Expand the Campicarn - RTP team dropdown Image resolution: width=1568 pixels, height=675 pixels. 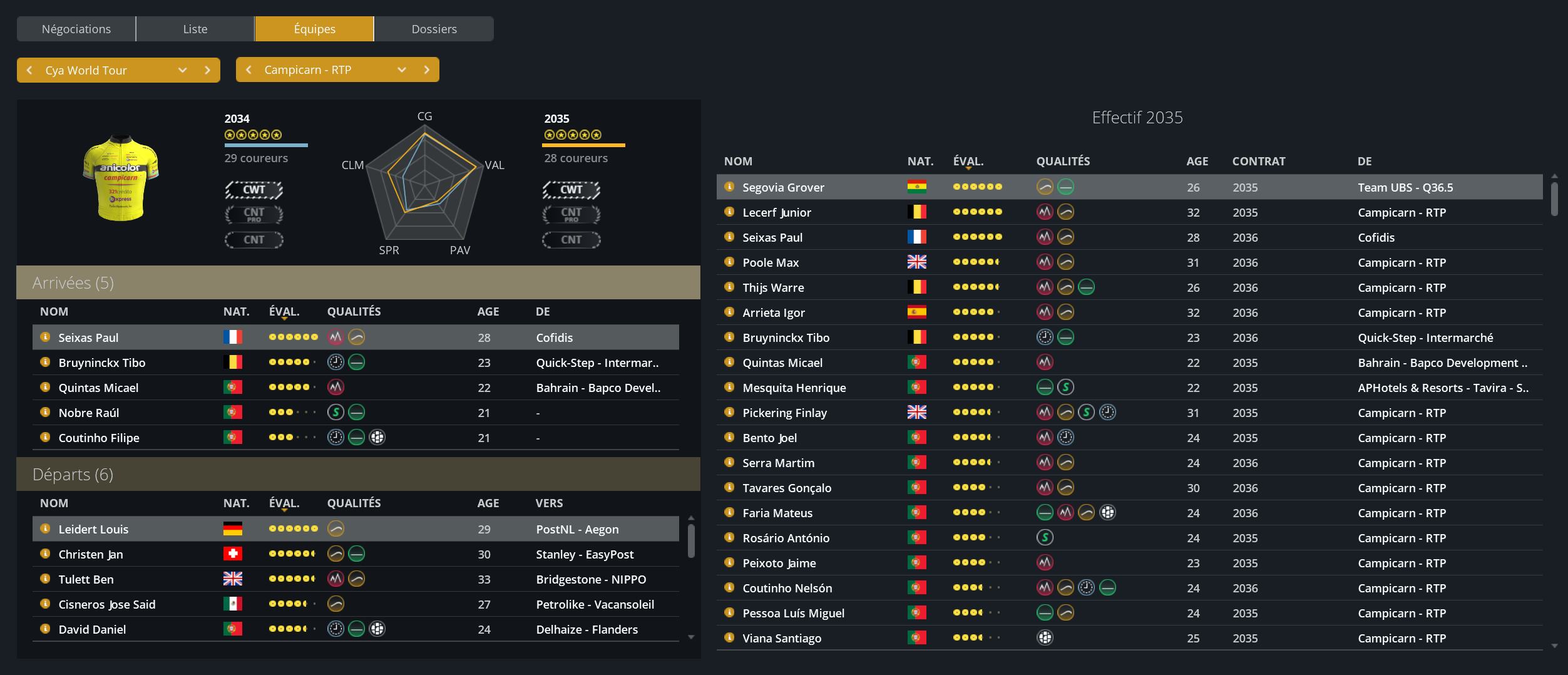pyautogui.click(x=401, y=70)
